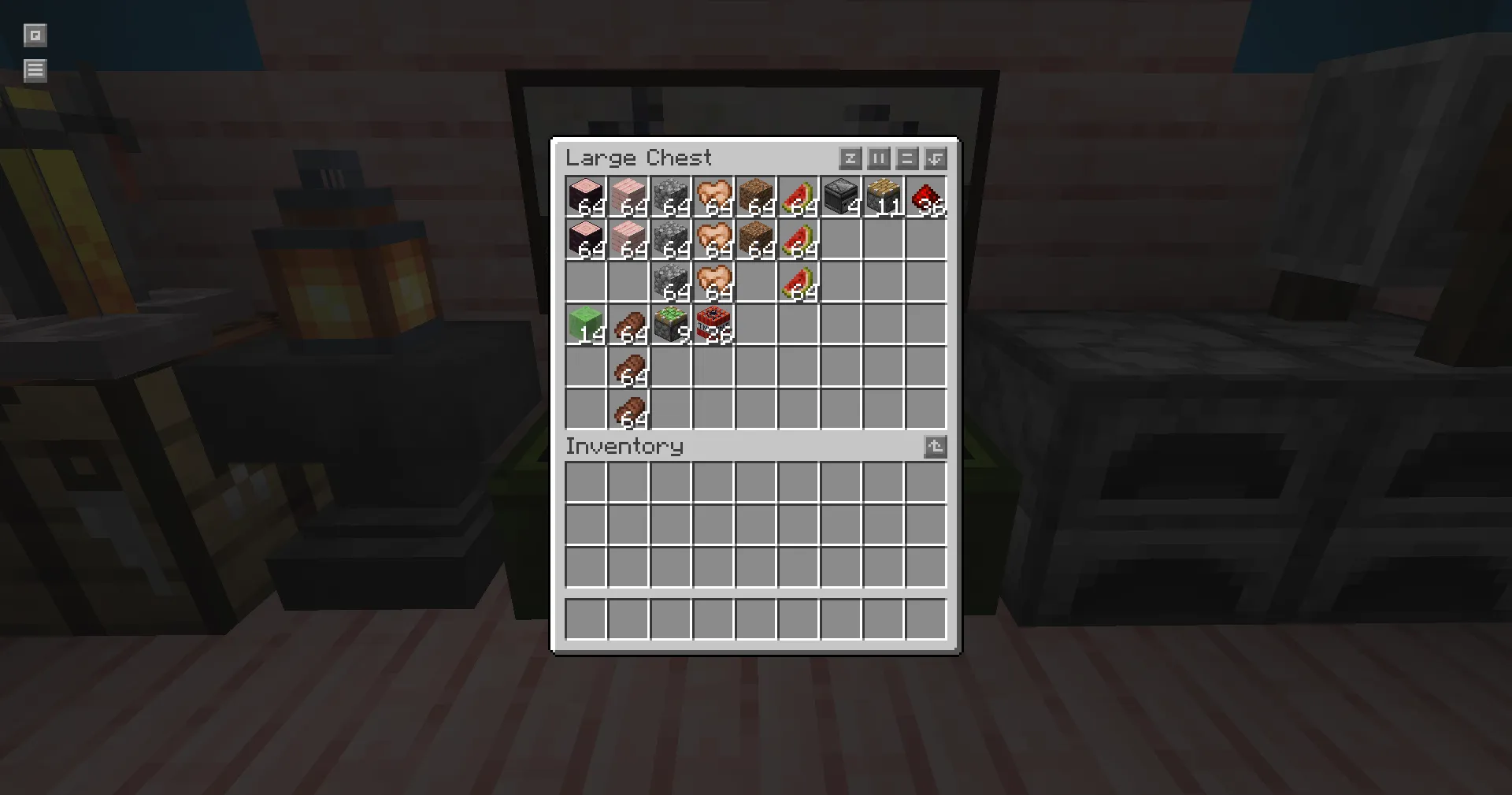Click the brown mushroom stack in the bottom row
The height and width of the screenshot is (795, 1512).
pyautogui.click(x=628, y=411)
